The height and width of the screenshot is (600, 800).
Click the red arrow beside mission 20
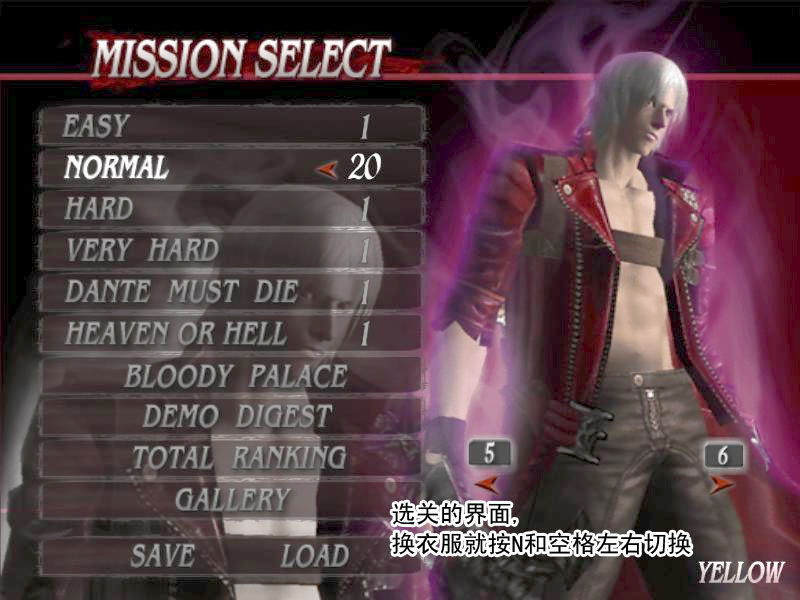325,169
